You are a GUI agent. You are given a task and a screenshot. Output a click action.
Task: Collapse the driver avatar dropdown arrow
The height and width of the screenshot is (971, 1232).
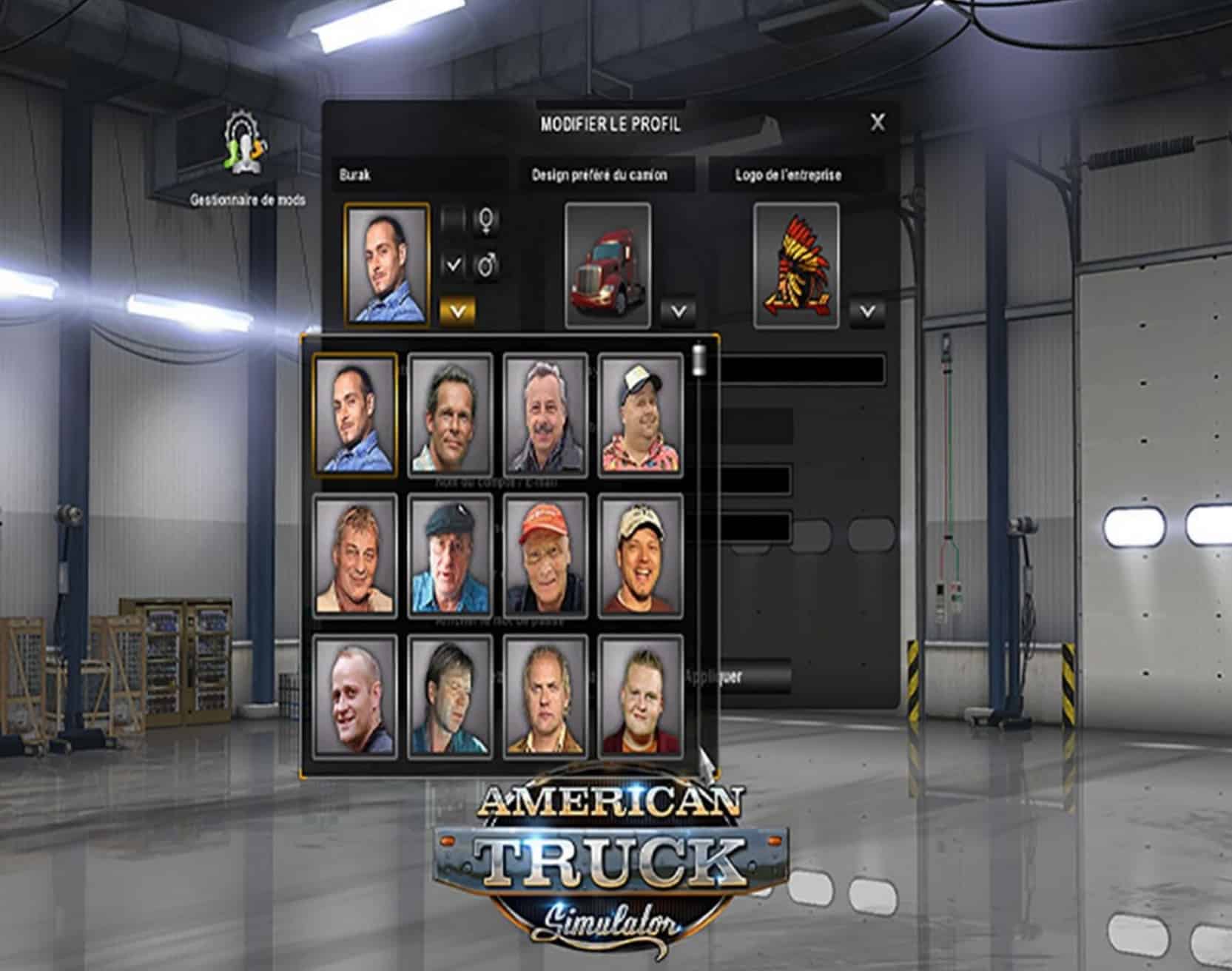pyautogui.click(x=457, y=311)
